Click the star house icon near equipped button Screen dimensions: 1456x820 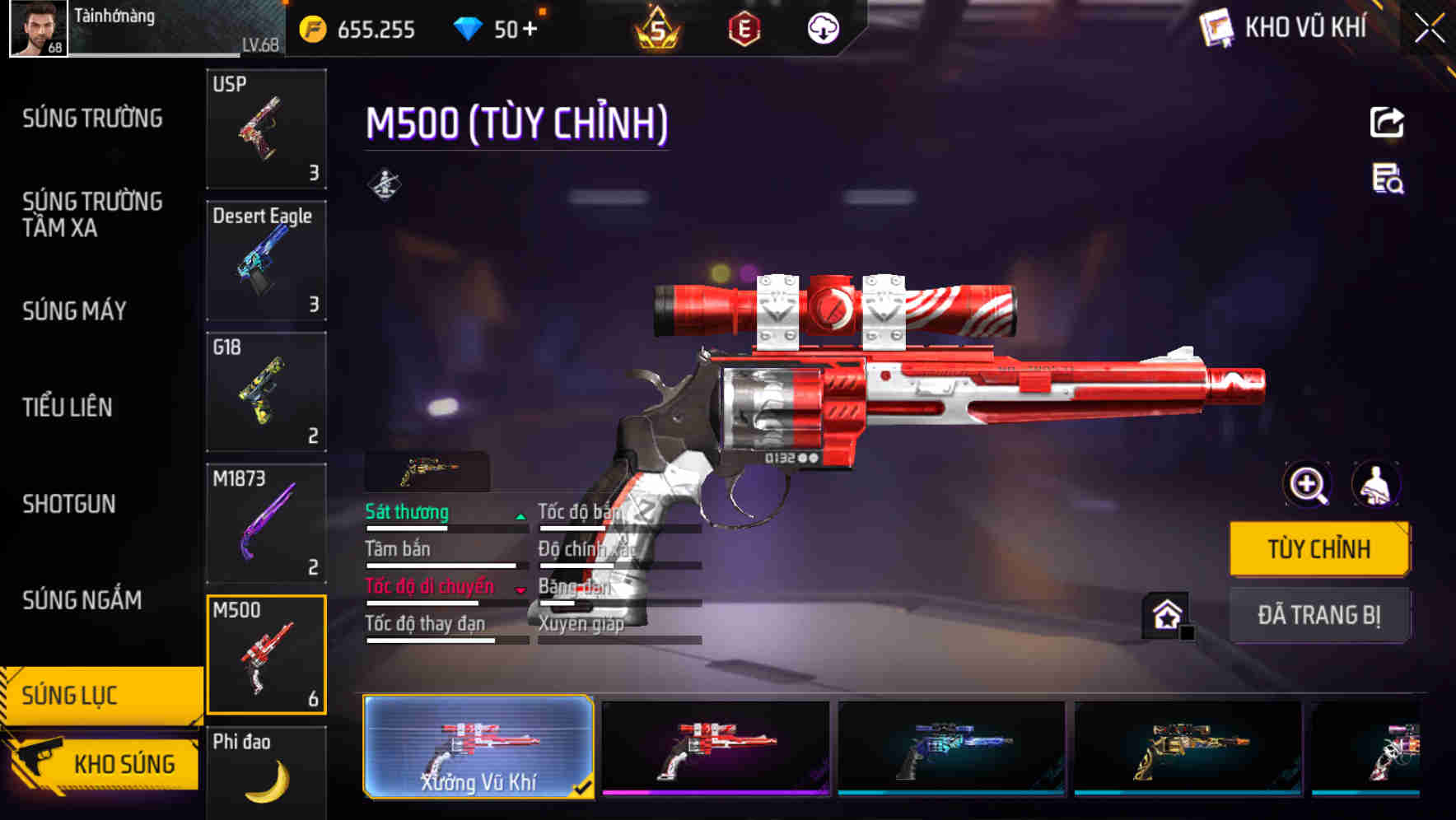pyautogui.click(x=1166, y=613)
